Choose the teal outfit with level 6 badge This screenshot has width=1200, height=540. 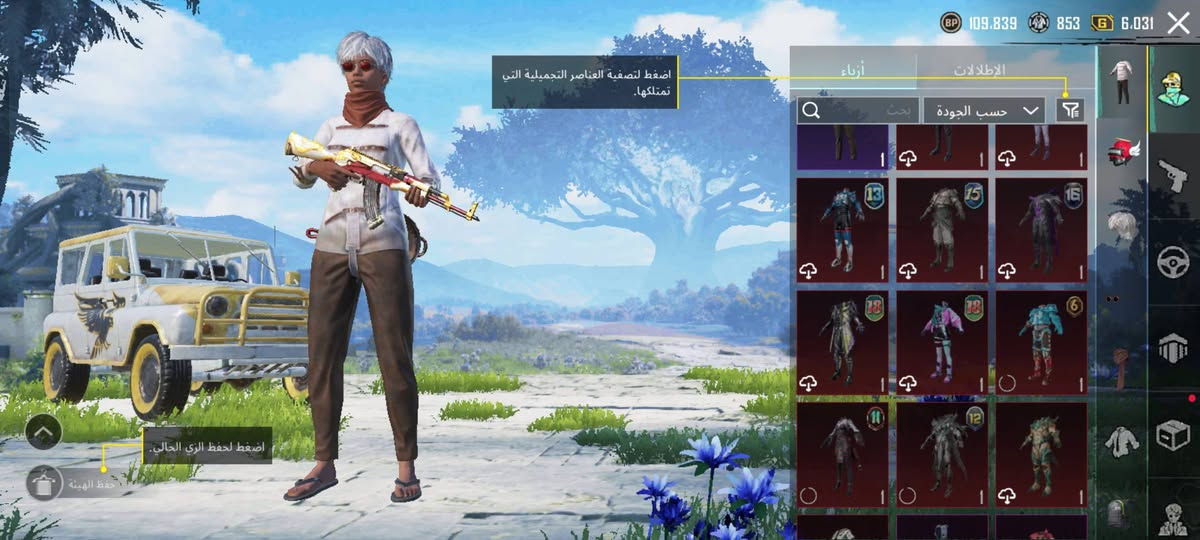[1041, 342]
